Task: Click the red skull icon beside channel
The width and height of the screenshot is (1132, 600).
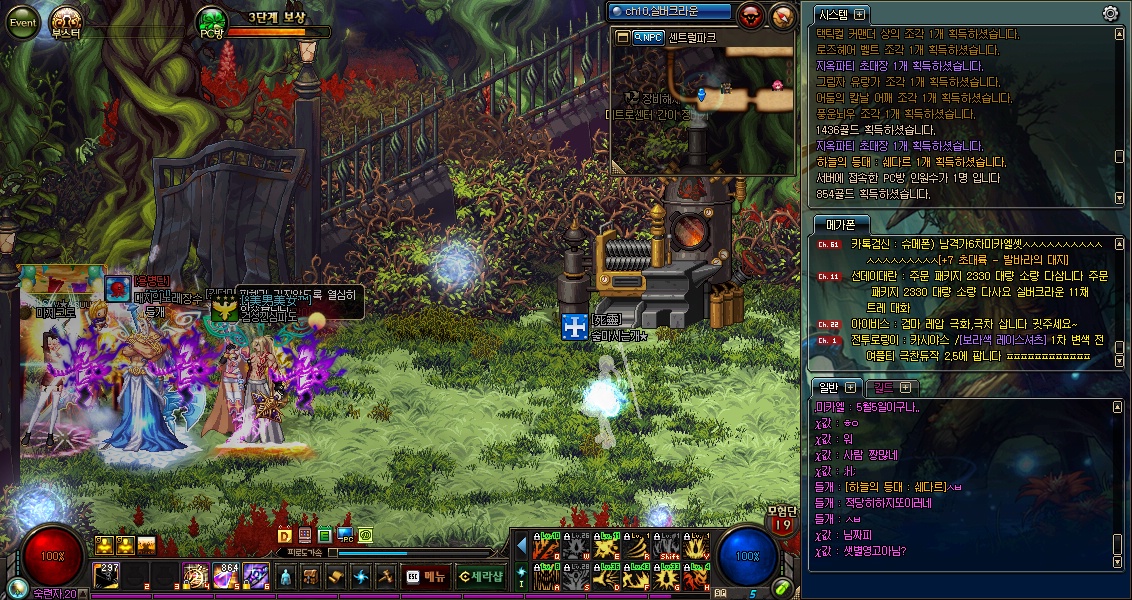Action: pos(749,14)
